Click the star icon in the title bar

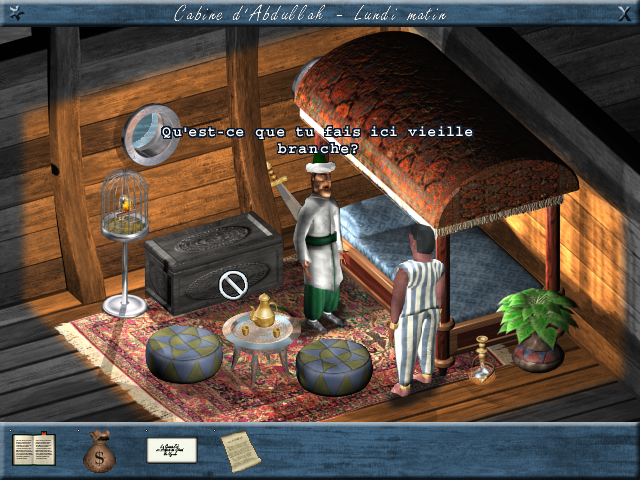(14, 13)
